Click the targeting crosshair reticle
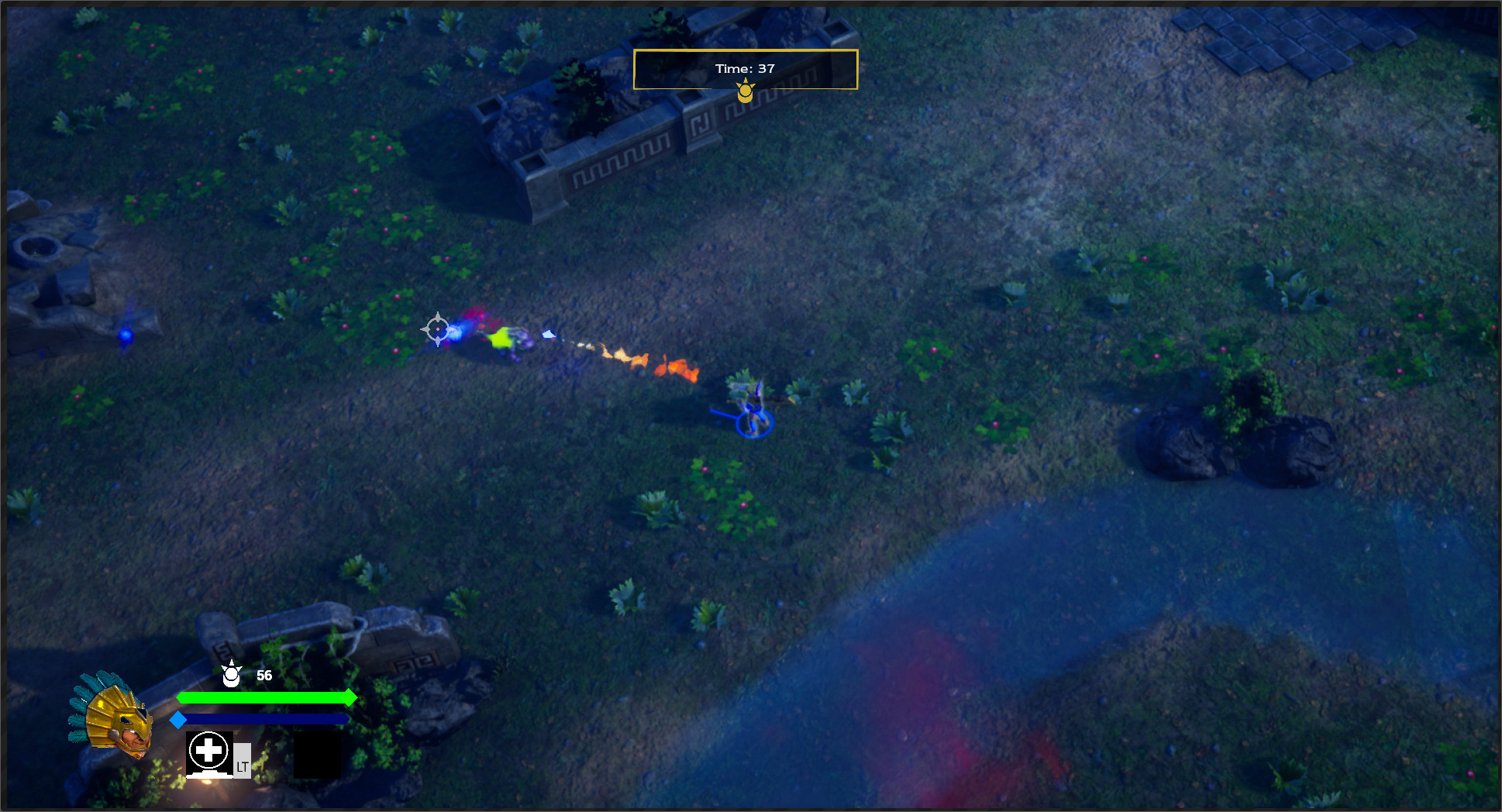The height and width of the screenshot is (812, 1502). (438, 330)
